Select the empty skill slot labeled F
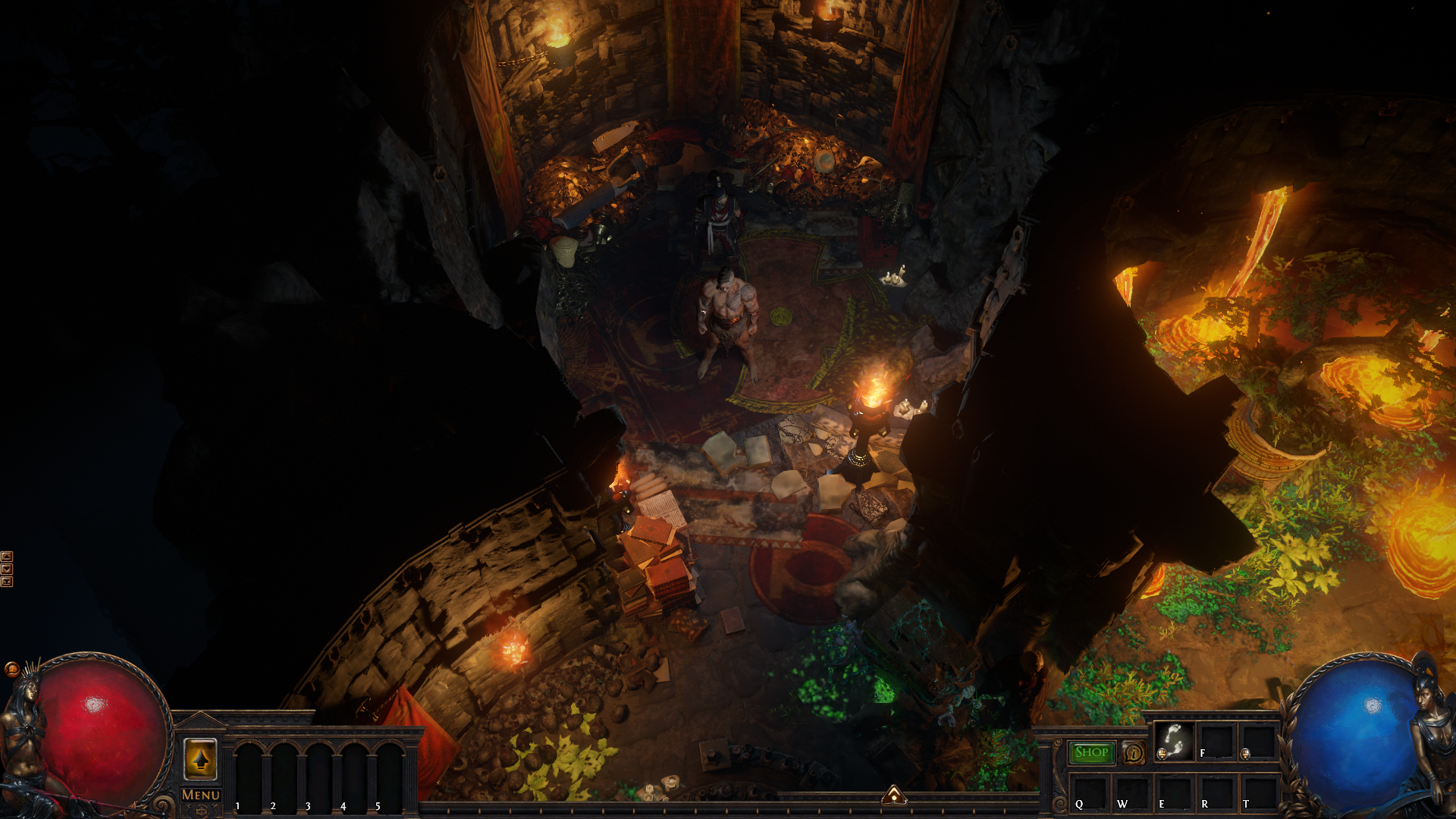Viewport: 1456px width, 819px height. (x=1216, y=741)
